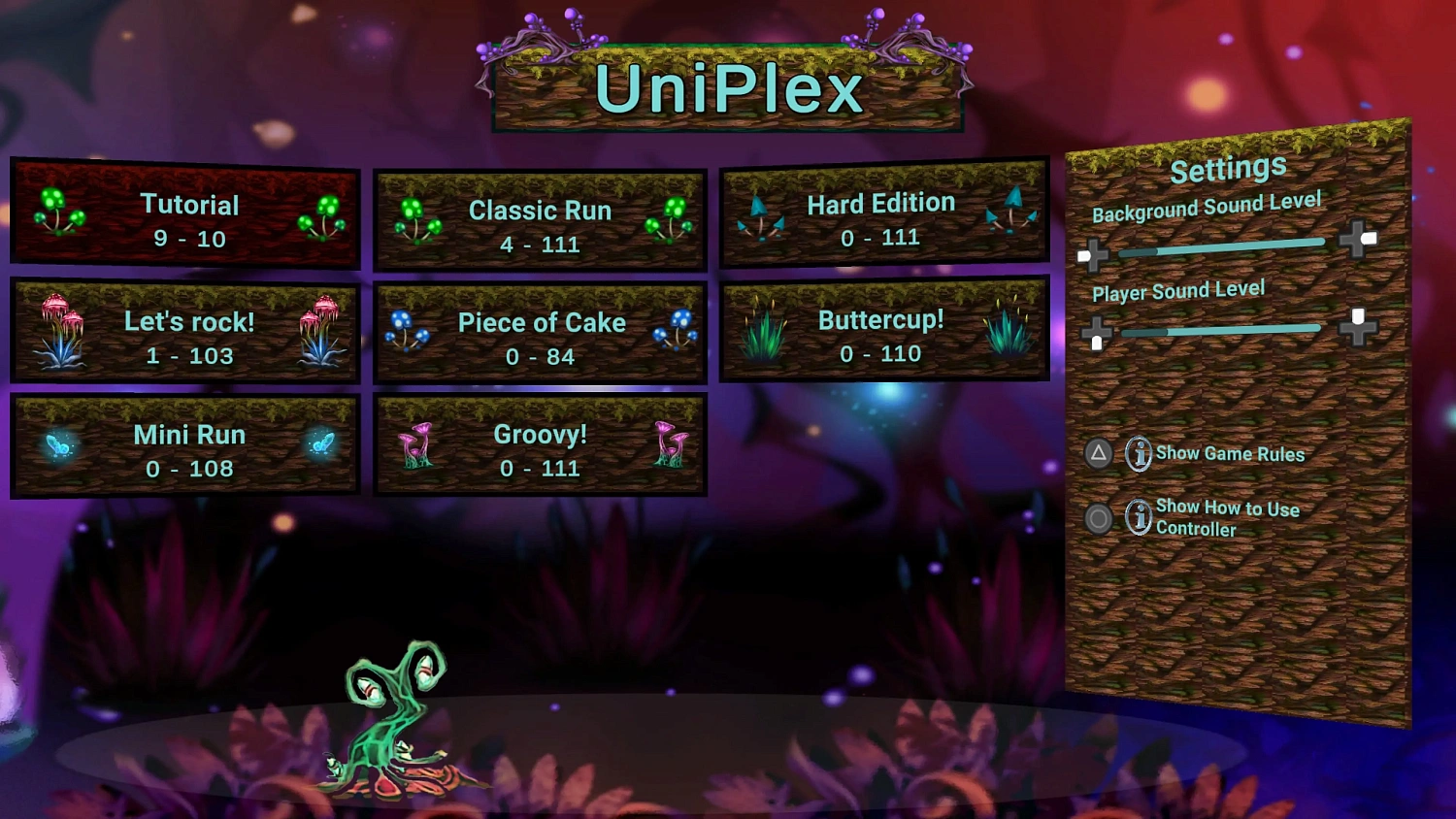The width and height of the screenshot is (1456, 819).
Task: Show Game Rules
Action: click(1229, 454)
